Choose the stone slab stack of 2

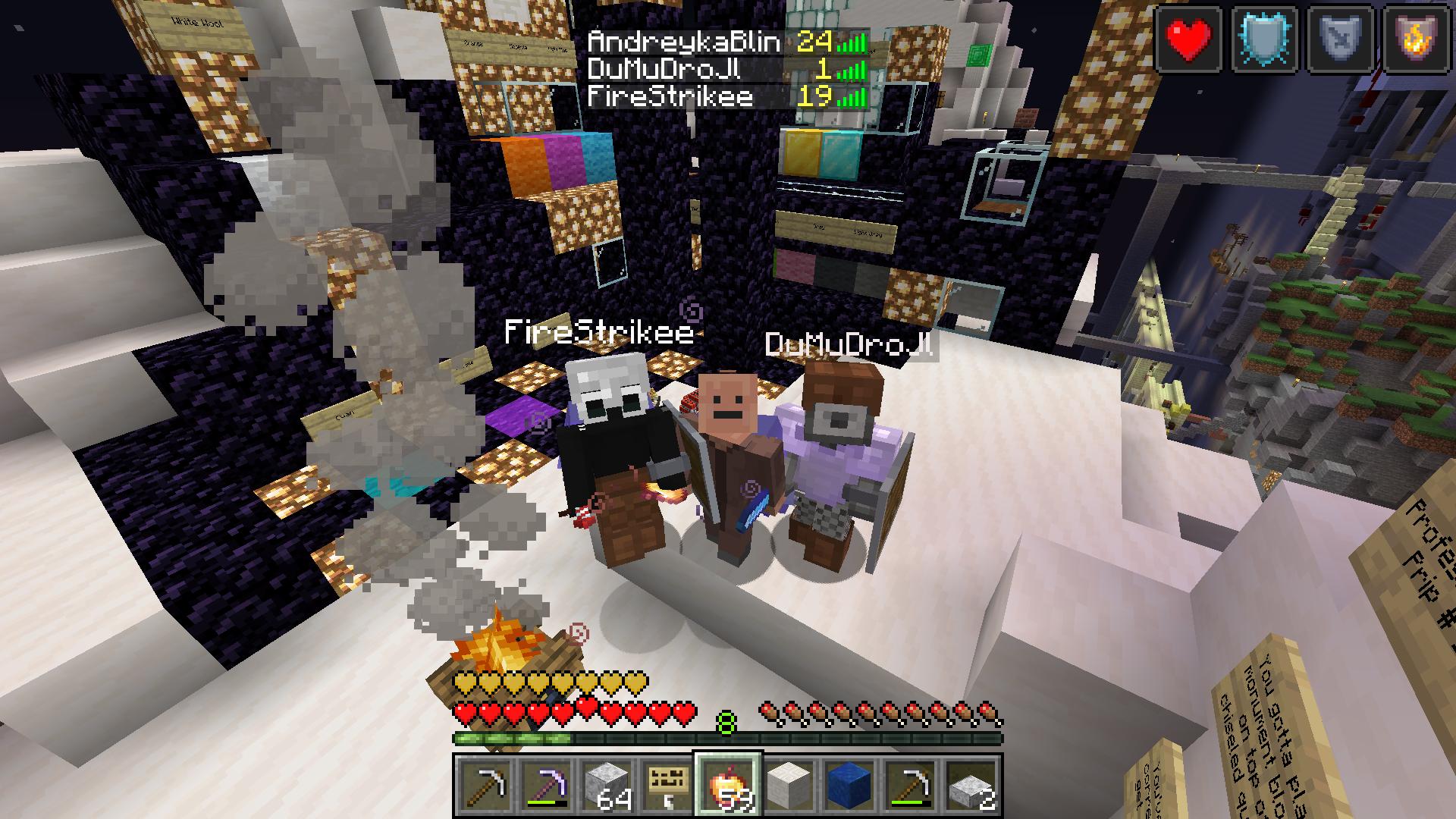tap(971, 785)
